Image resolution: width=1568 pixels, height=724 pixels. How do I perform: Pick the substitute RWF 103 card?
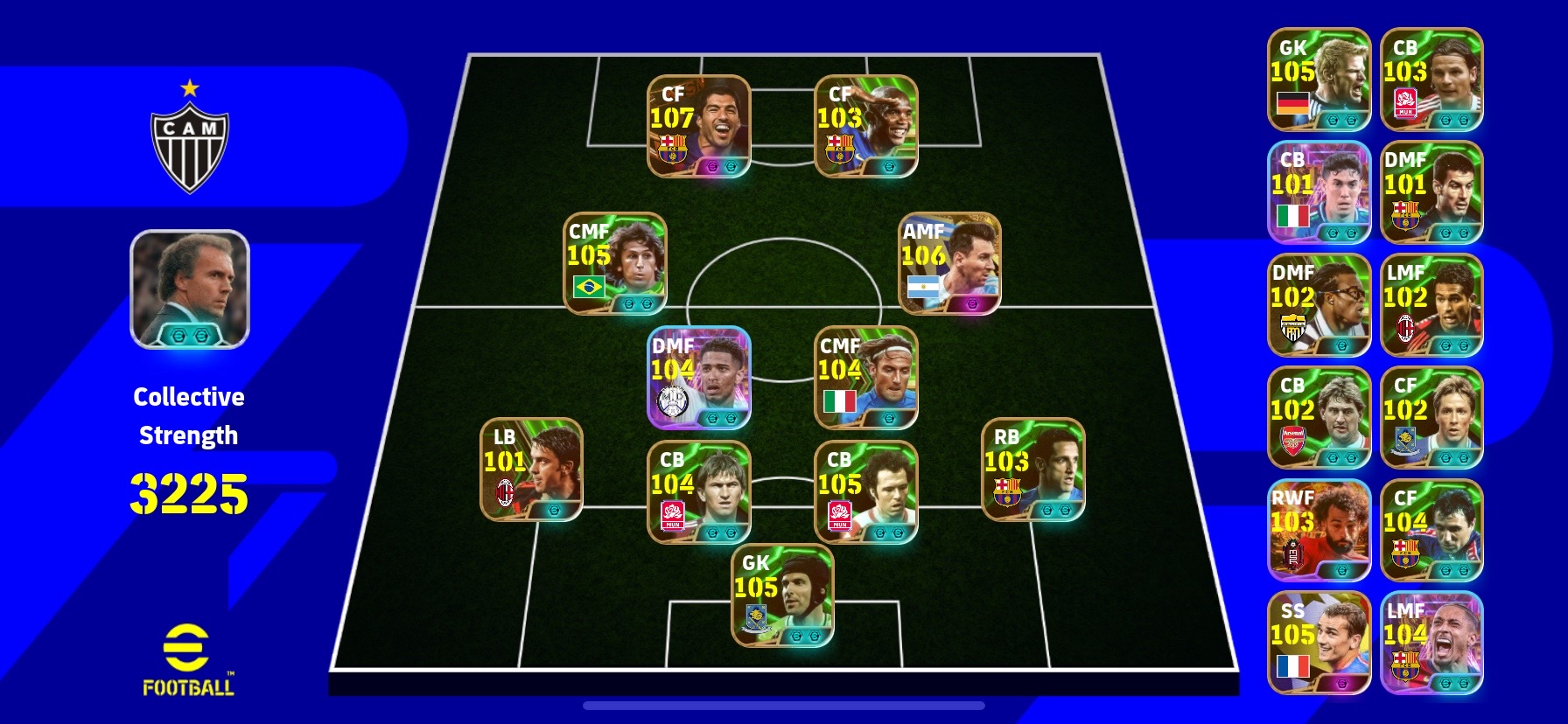[x=1319, y=531]
